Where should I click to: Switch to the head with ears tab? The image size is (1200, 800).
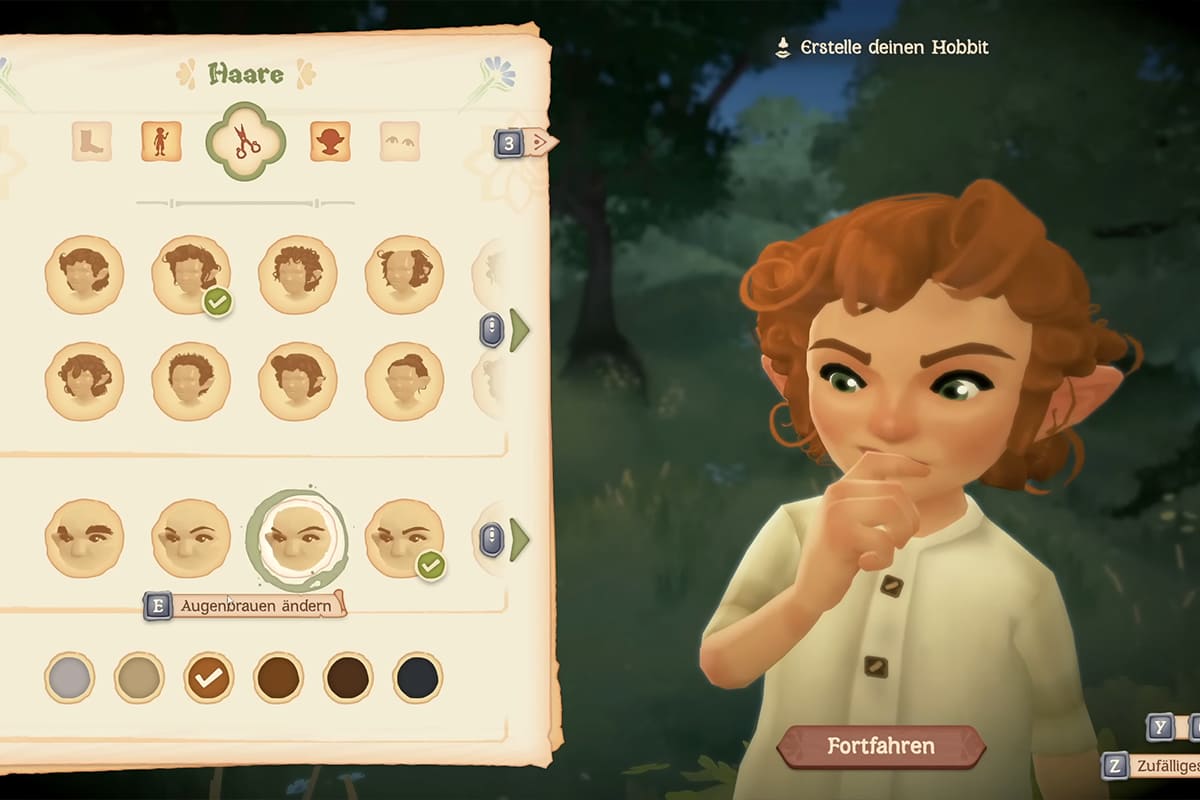pos(330,142)
